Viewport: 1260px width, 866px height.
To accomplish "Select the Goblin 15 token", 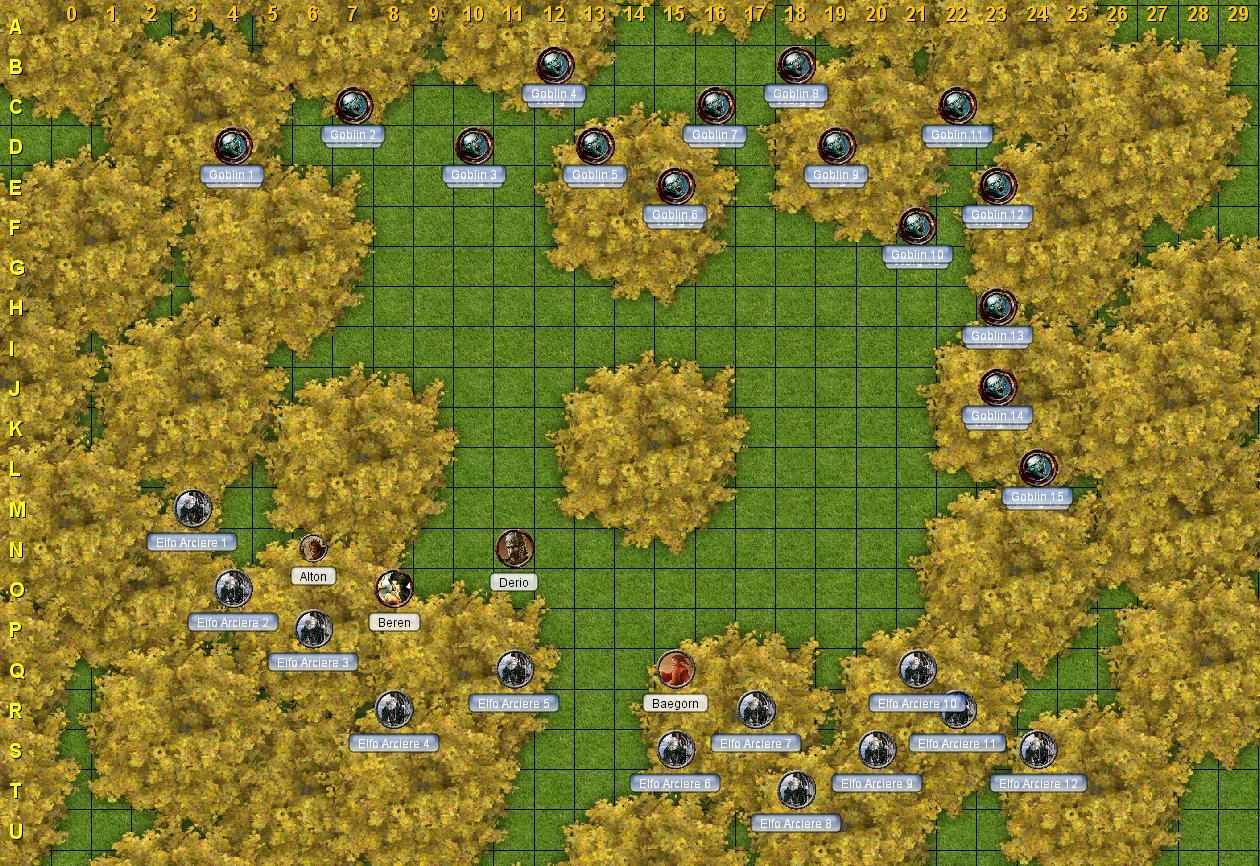I will 1038,468.
